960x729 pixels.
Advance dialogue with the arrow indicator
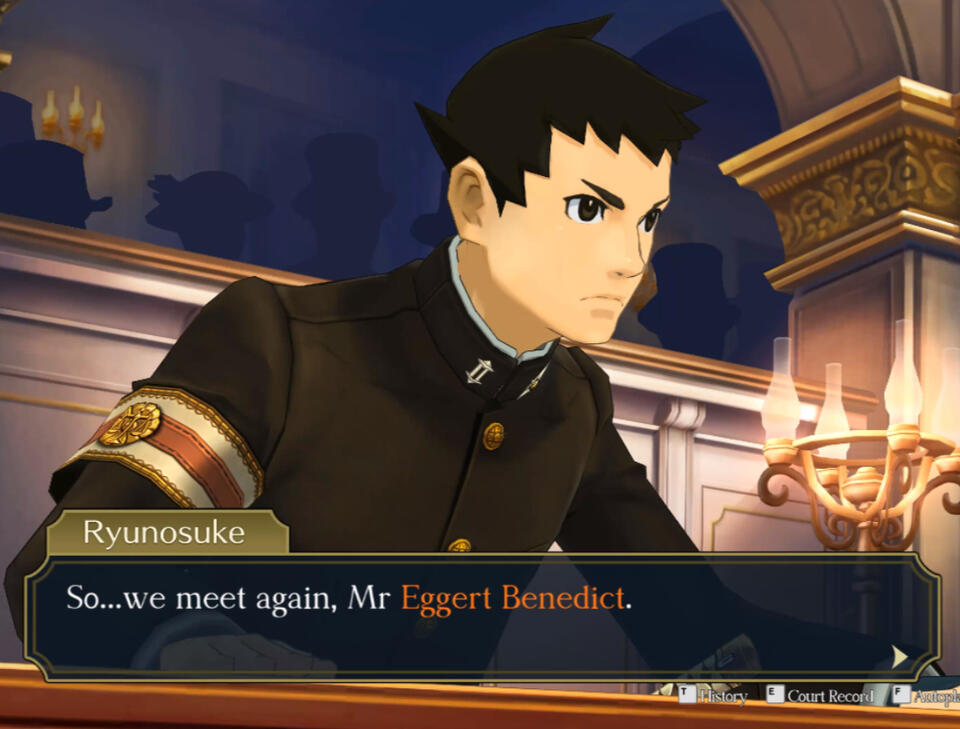pyautogui.click(x=899, y=656)
